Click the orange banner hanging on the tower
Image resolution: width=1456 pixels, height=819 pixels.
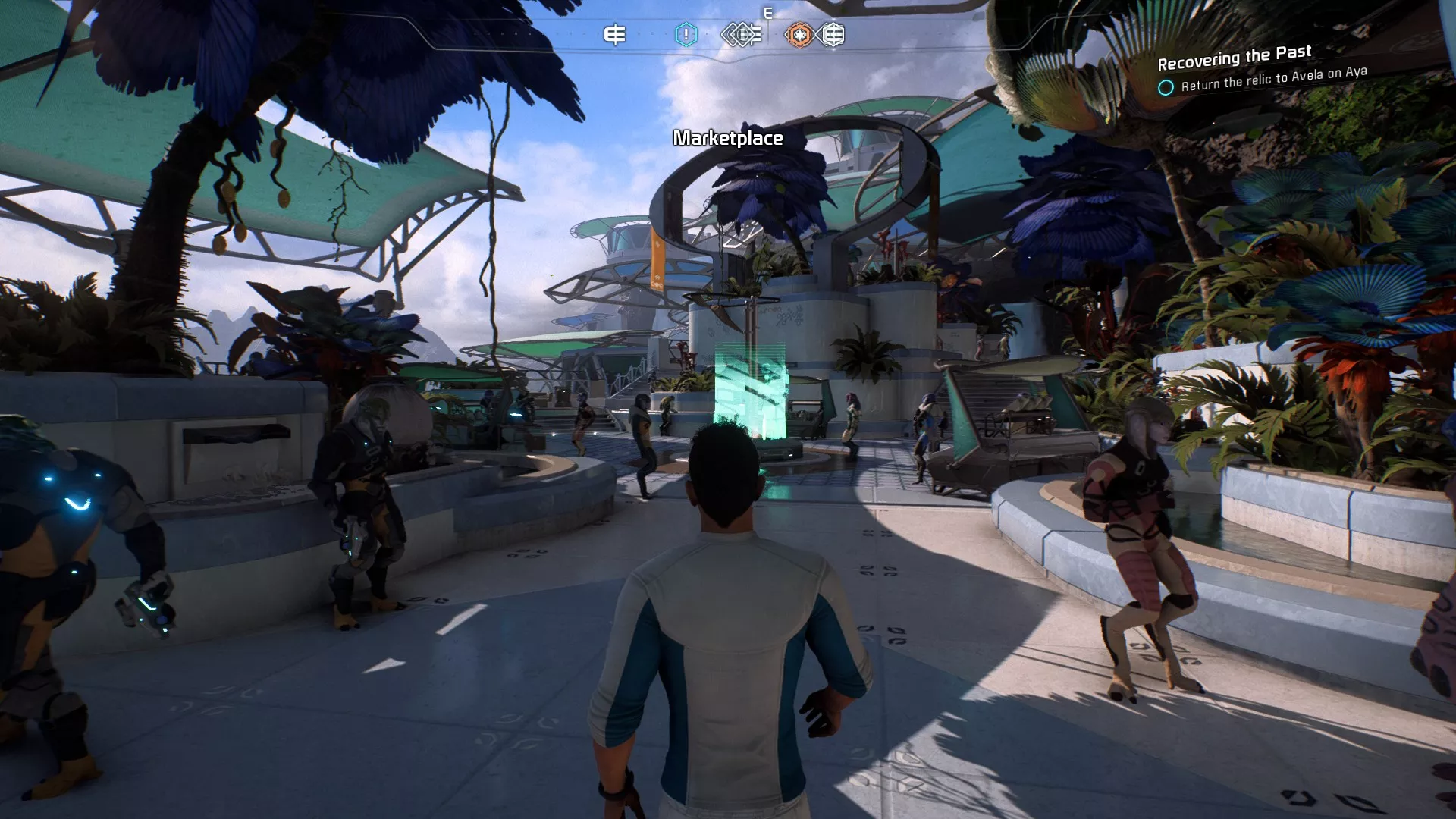[657, 259]
